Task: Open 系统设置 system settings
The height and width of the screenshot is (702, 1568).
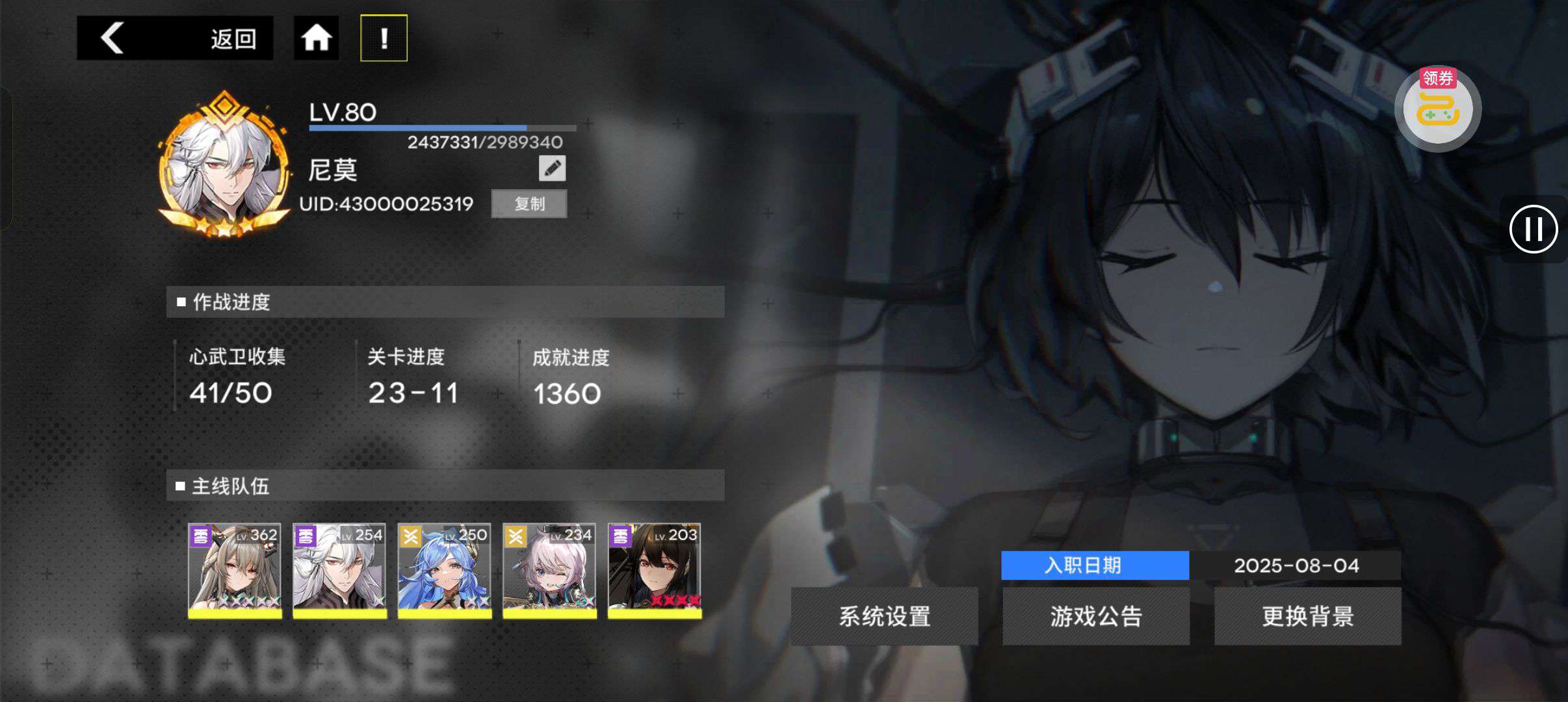Action: click(884, 615)
